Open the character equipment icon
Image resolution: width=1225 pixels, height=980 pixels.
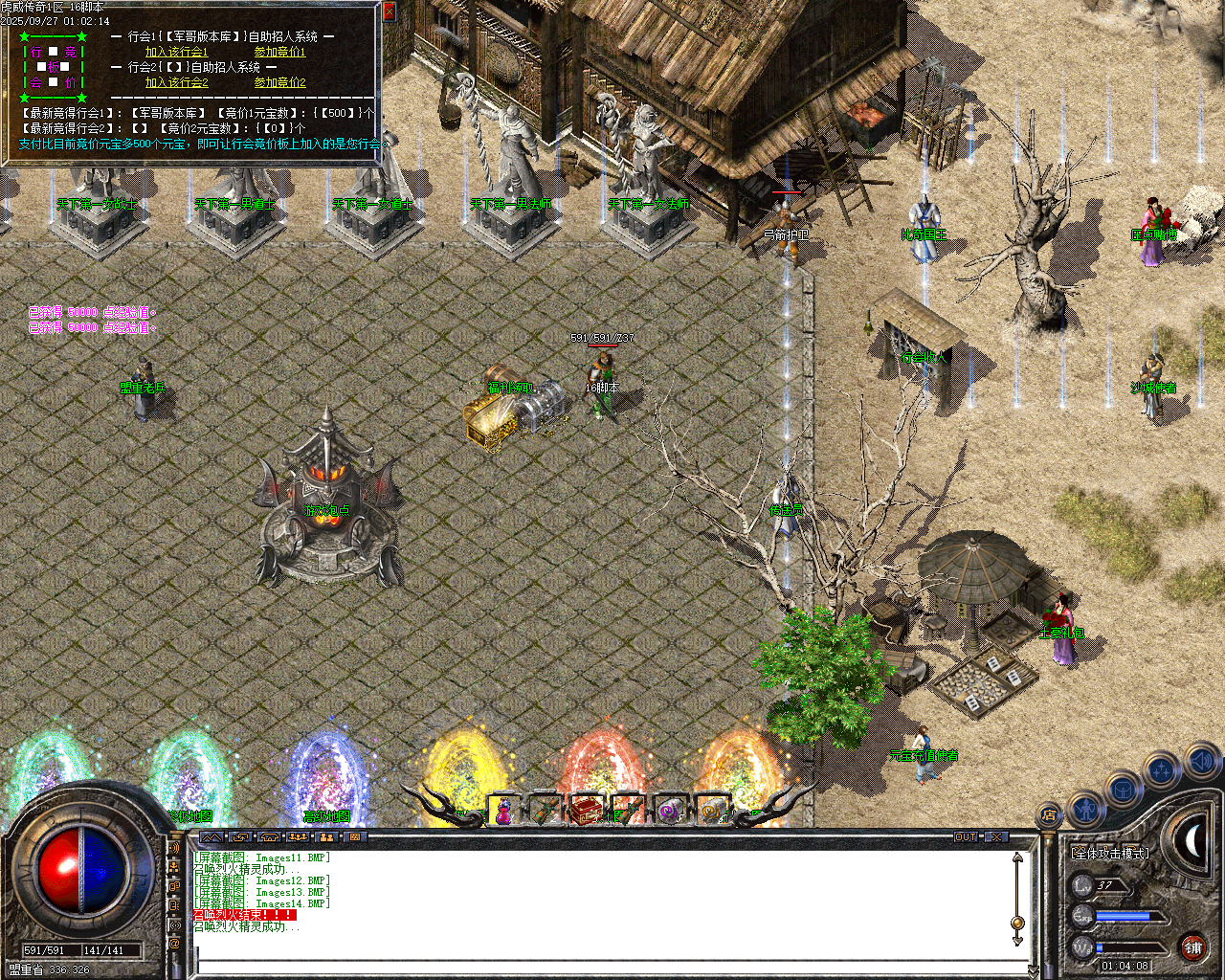(x=1086, y=809)
